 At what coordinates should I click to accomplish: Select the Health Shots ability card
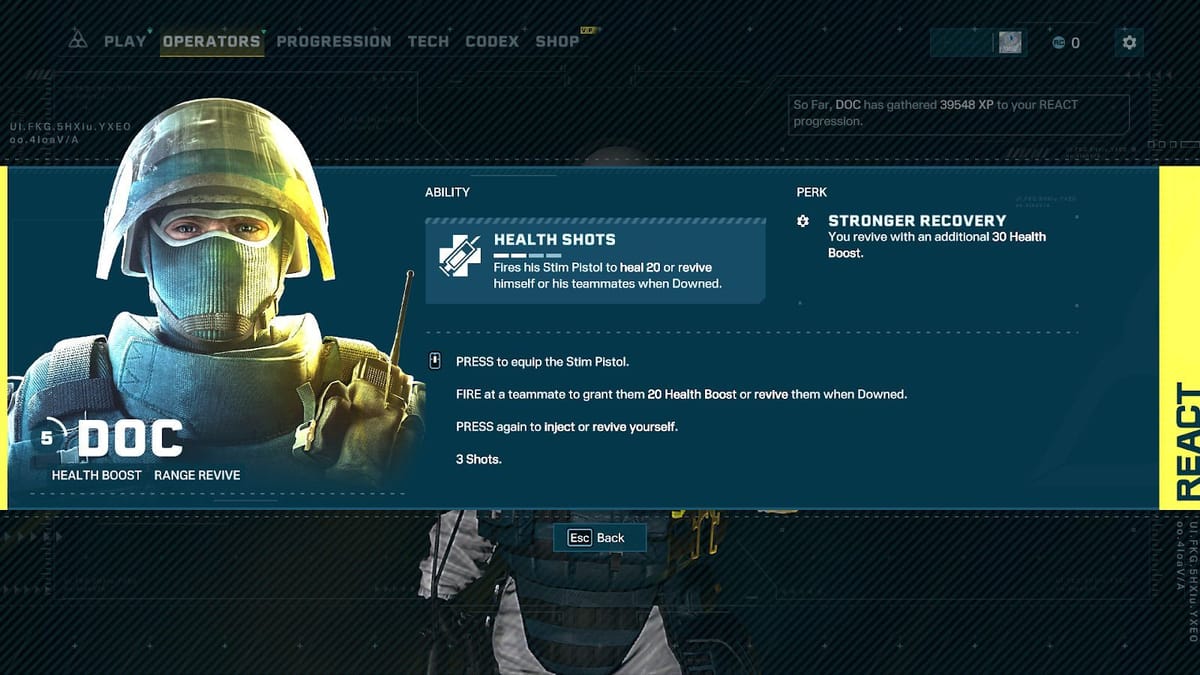[x=595, y=261]
